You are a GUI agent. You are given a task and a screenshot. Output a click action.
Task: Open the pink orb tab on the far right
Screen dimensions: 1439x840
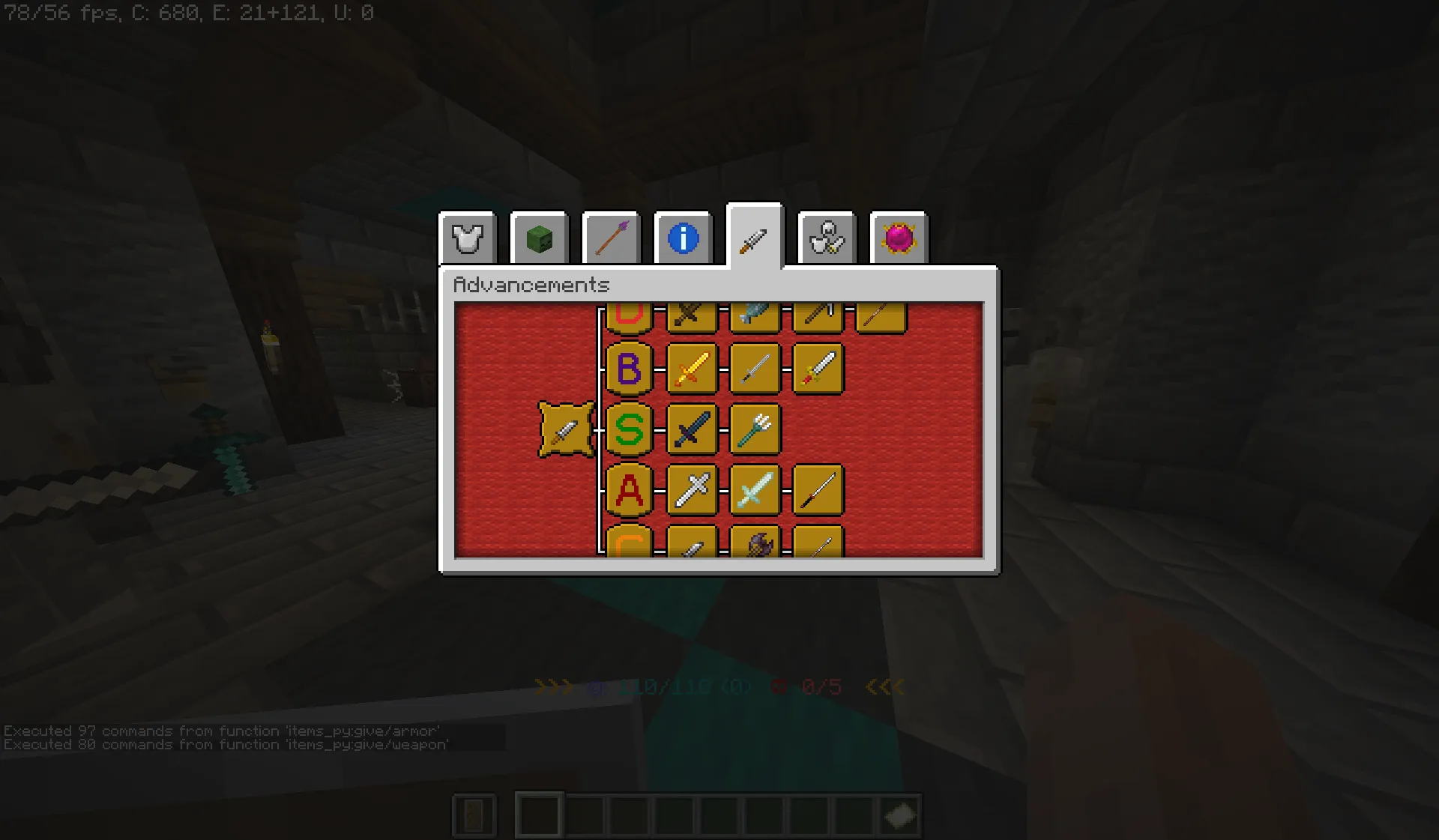pos(899,238)
